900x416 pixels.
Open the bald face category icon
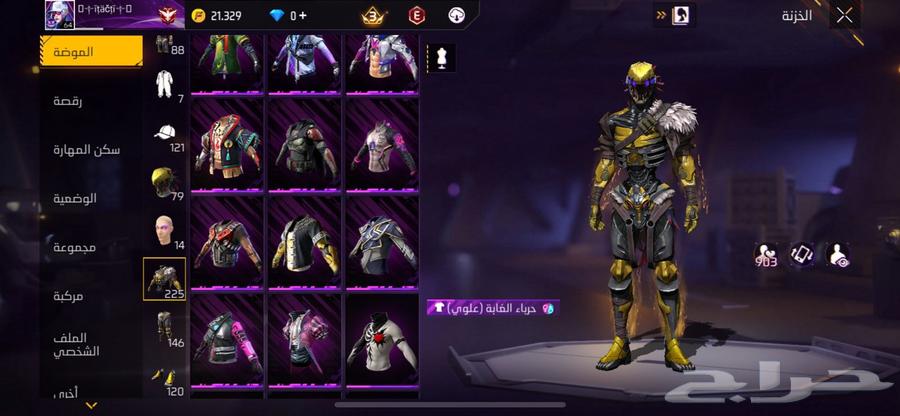click(x=164, y=231)
